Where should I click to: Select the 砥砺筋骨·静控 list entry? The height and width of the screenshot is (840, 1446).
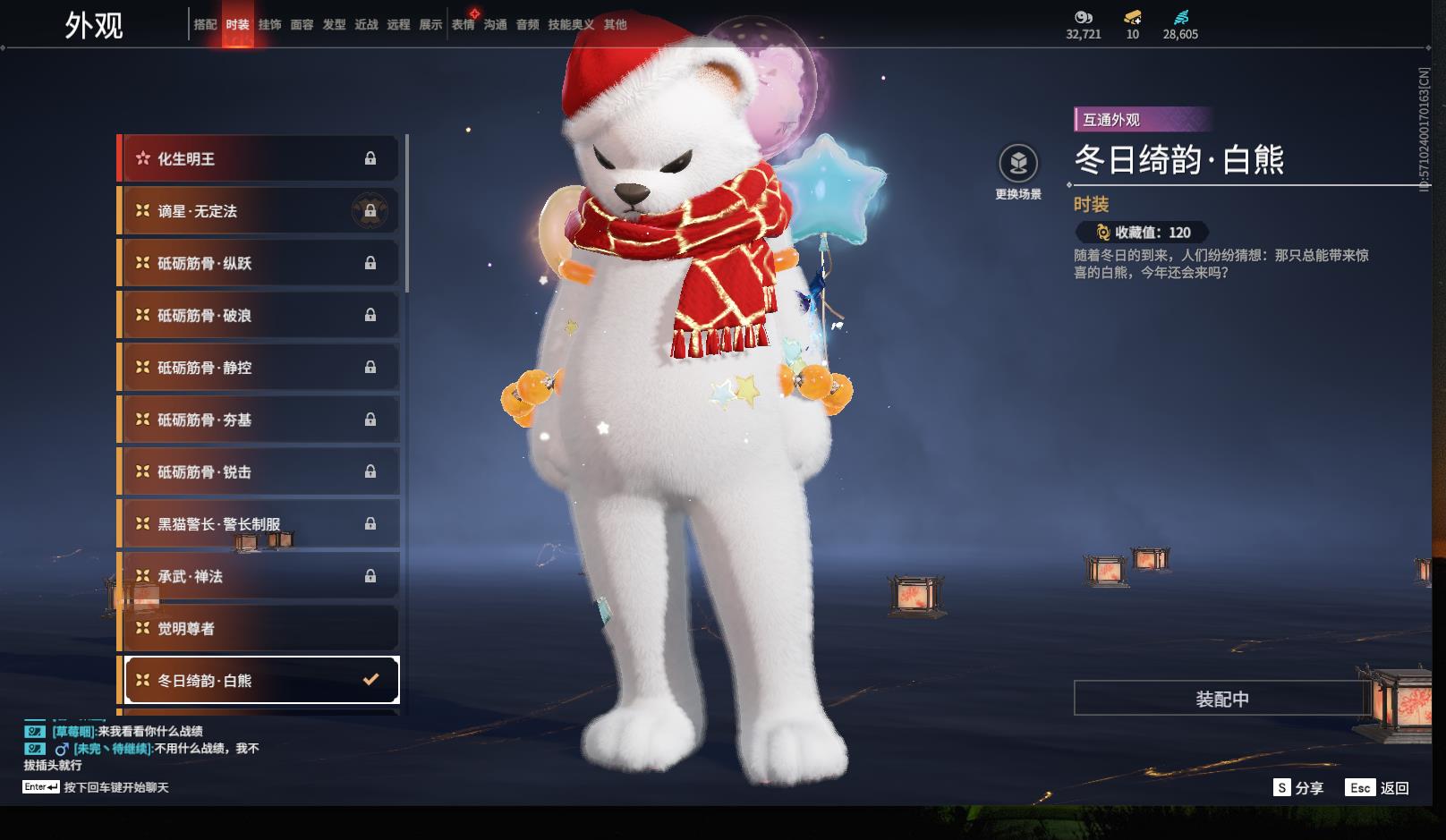point(259,368)
